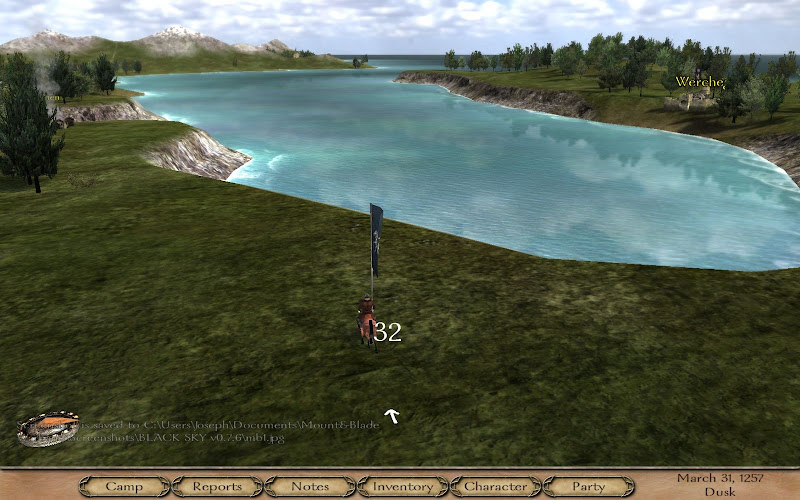Open the Inventory screen
Screen dimensions: 800x500
(403, 487)
